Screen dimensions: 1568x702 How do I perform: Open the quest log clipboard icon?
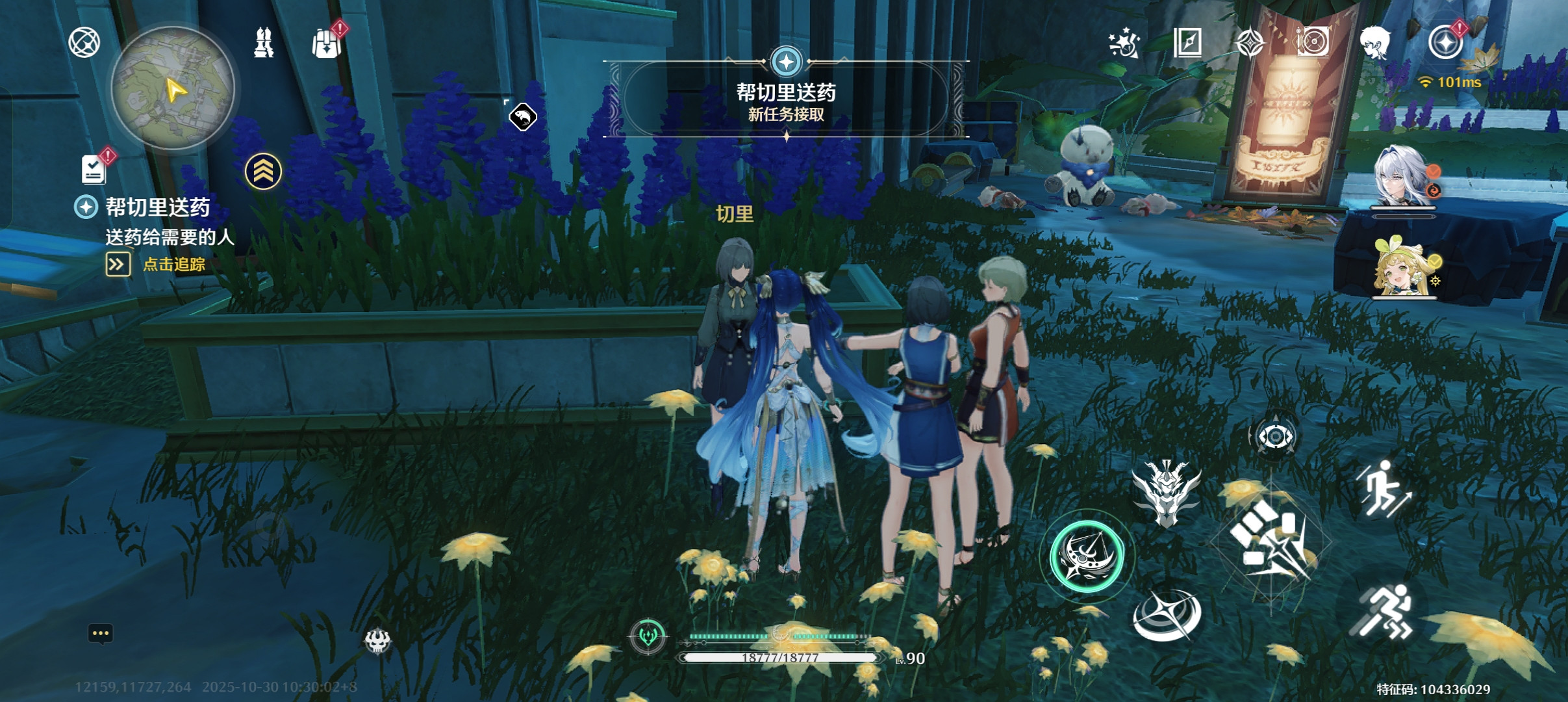click(x=94, y=169)
